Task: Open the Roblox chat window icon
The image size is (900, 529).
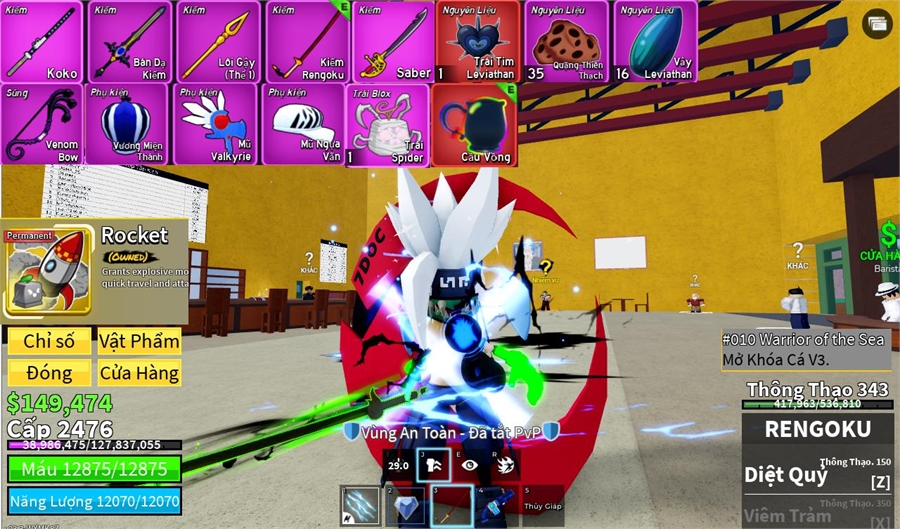Action: (x=877, y=24)
